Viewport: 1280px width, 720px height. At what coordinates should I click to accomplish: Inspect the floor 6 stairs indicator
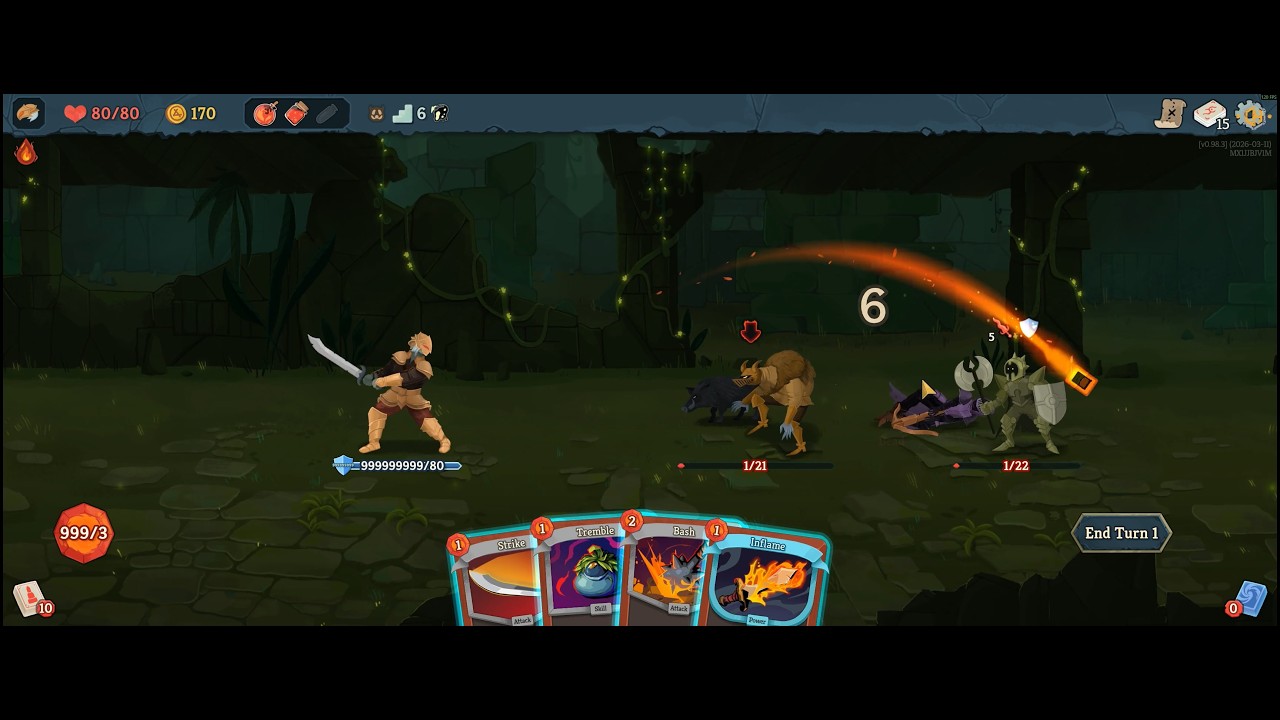point(404,114)
